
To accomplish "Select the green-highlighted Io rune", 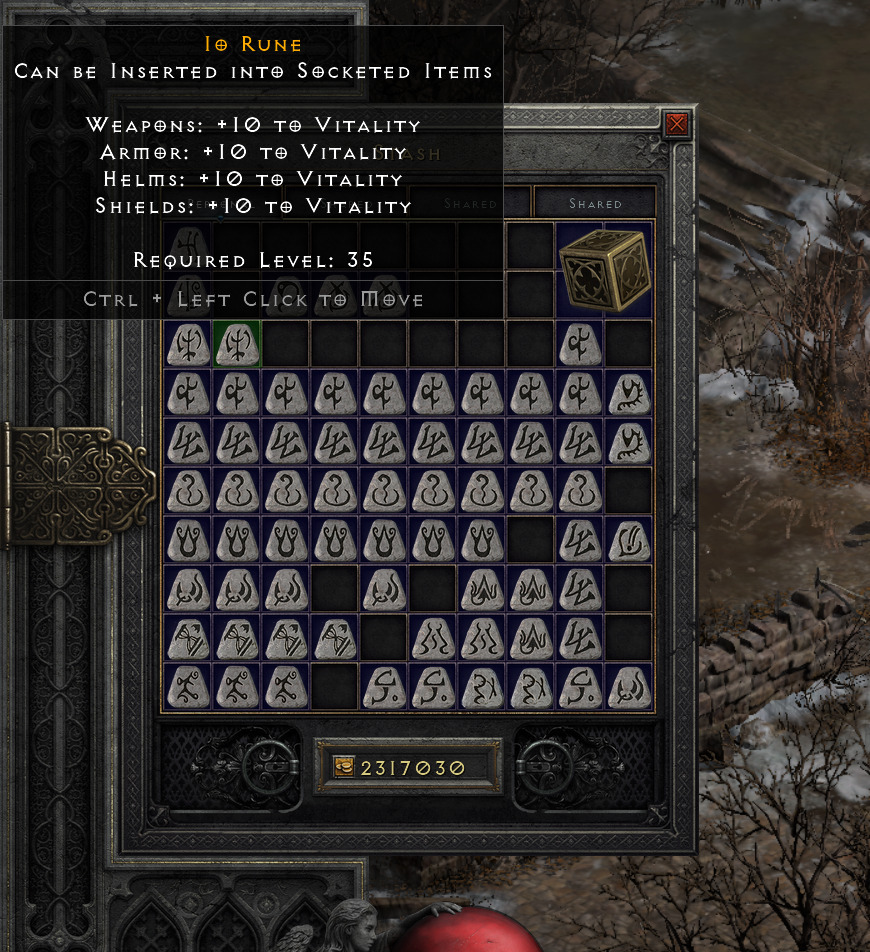I will 237,343.
